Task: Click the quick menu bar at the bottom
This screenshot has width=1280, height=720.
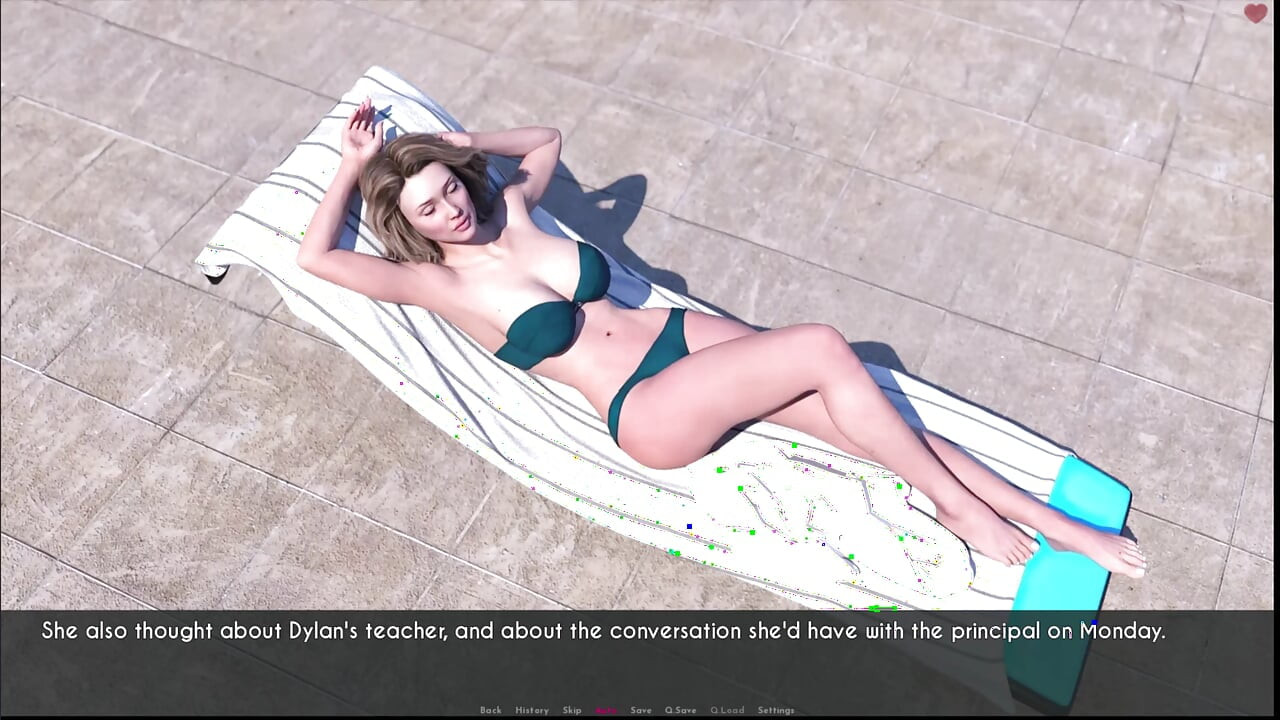Action: pyautogui.click(x=635, y=710)
